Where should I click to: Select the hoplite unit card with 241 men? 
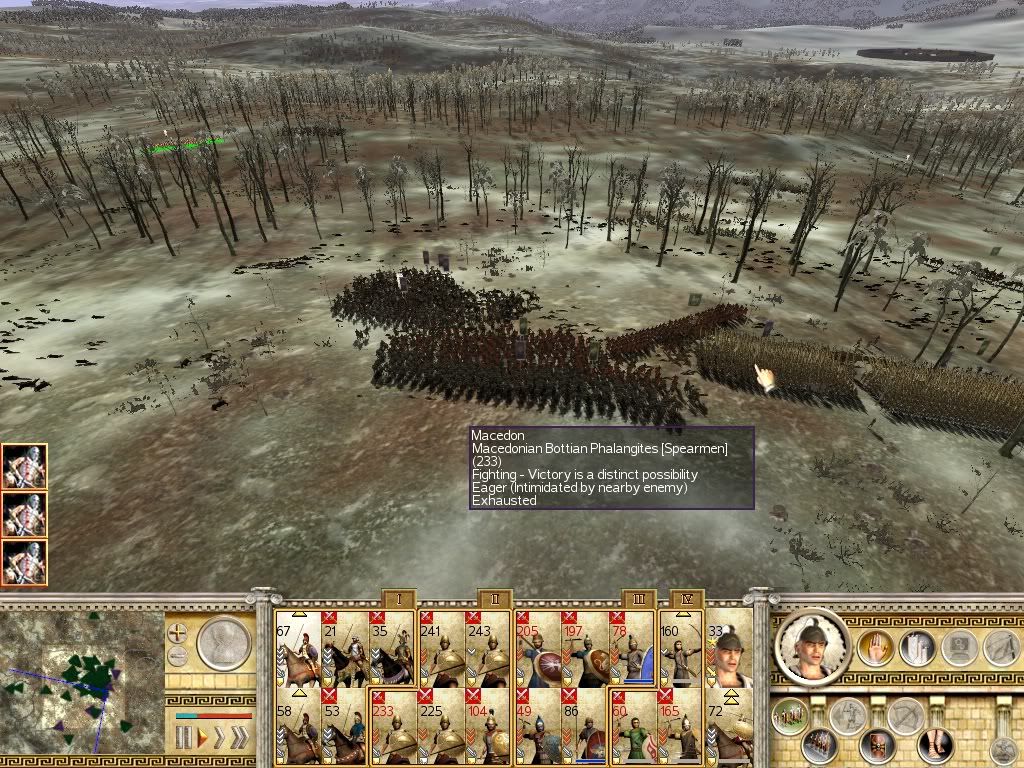[441, 648]
